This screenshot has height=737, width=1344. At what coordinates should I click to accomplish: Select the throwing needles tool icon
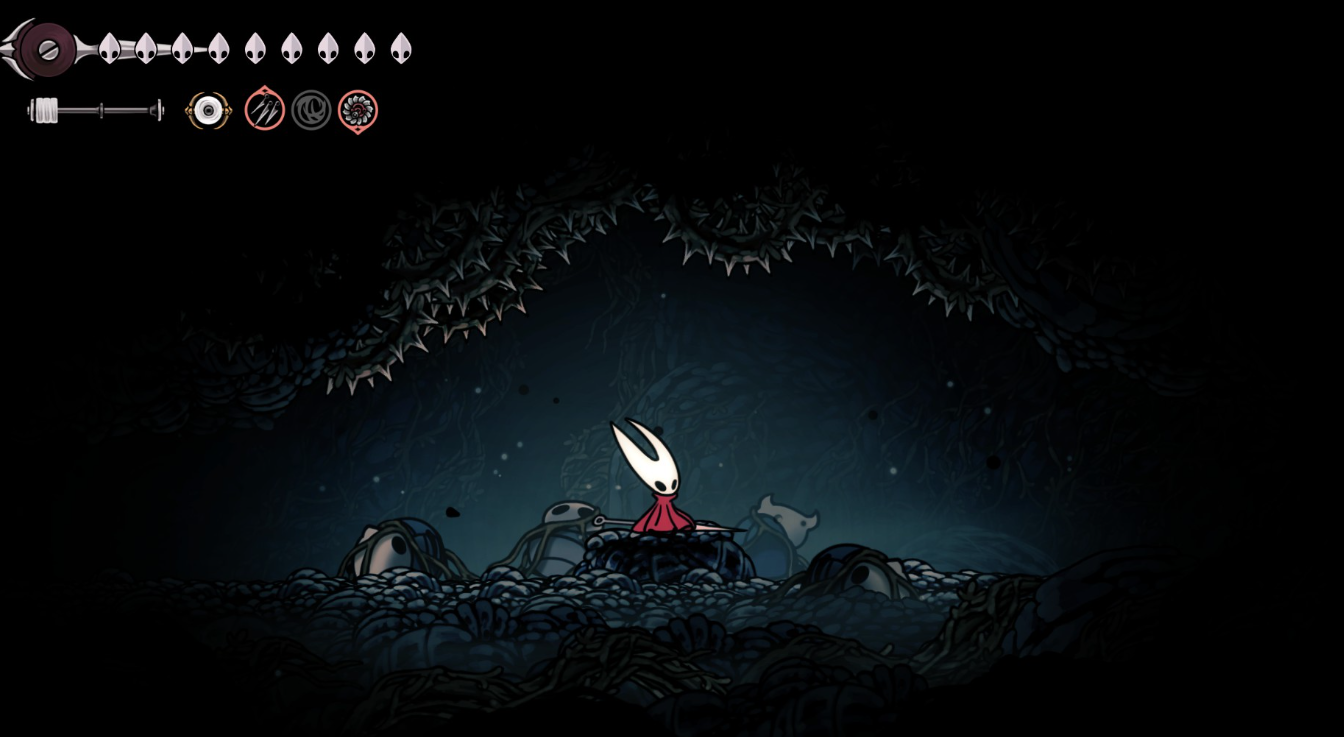coord(265,110)
